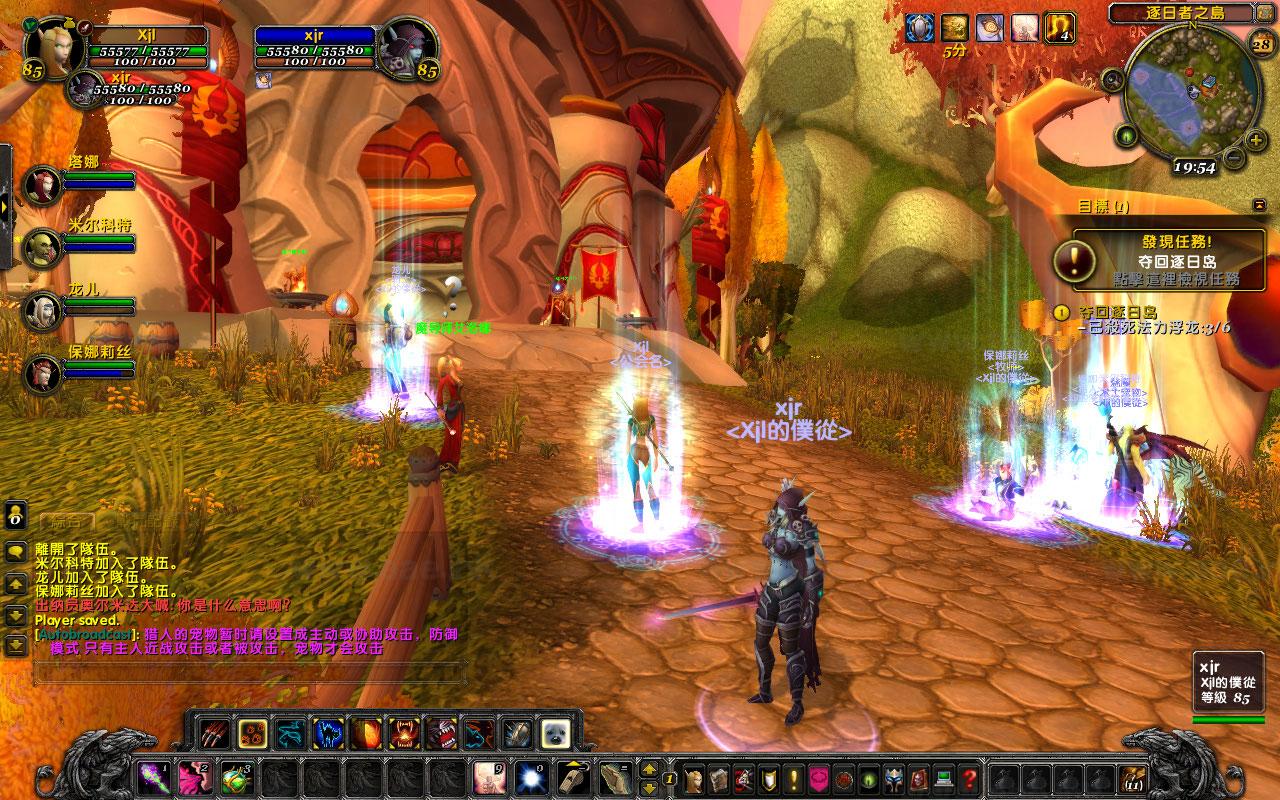Open the quest log exclamation micro button
The height and width of the screenshot is (800, 1280).
795,778
